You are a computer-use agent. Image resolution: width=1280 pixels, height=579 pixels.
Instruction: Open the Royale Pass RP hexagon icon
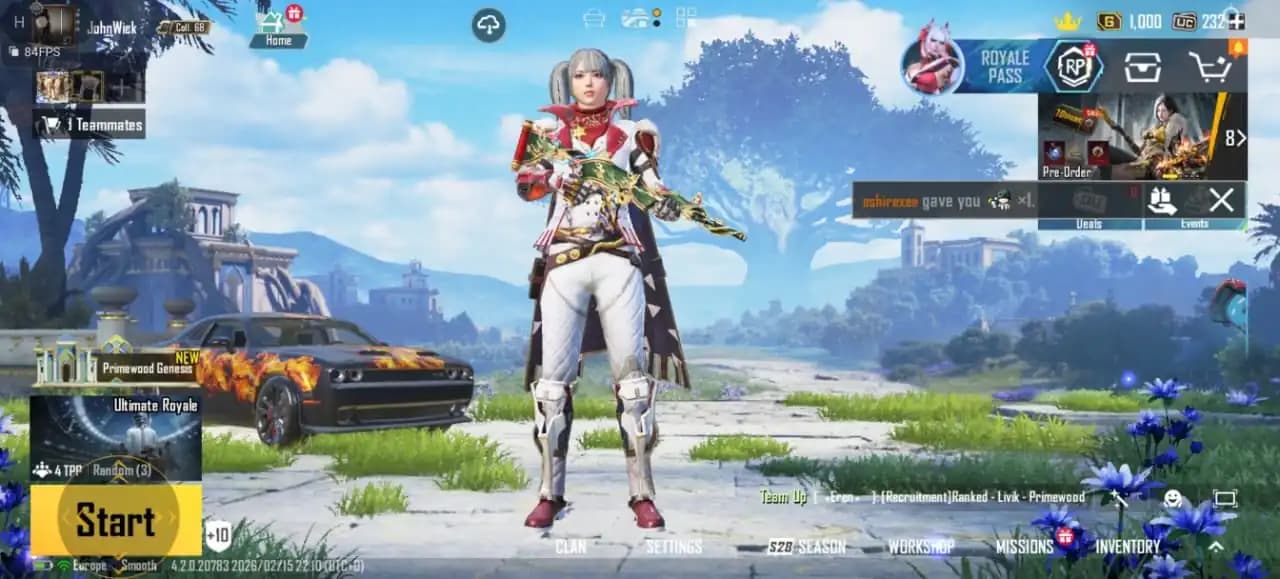(1073, 67)
